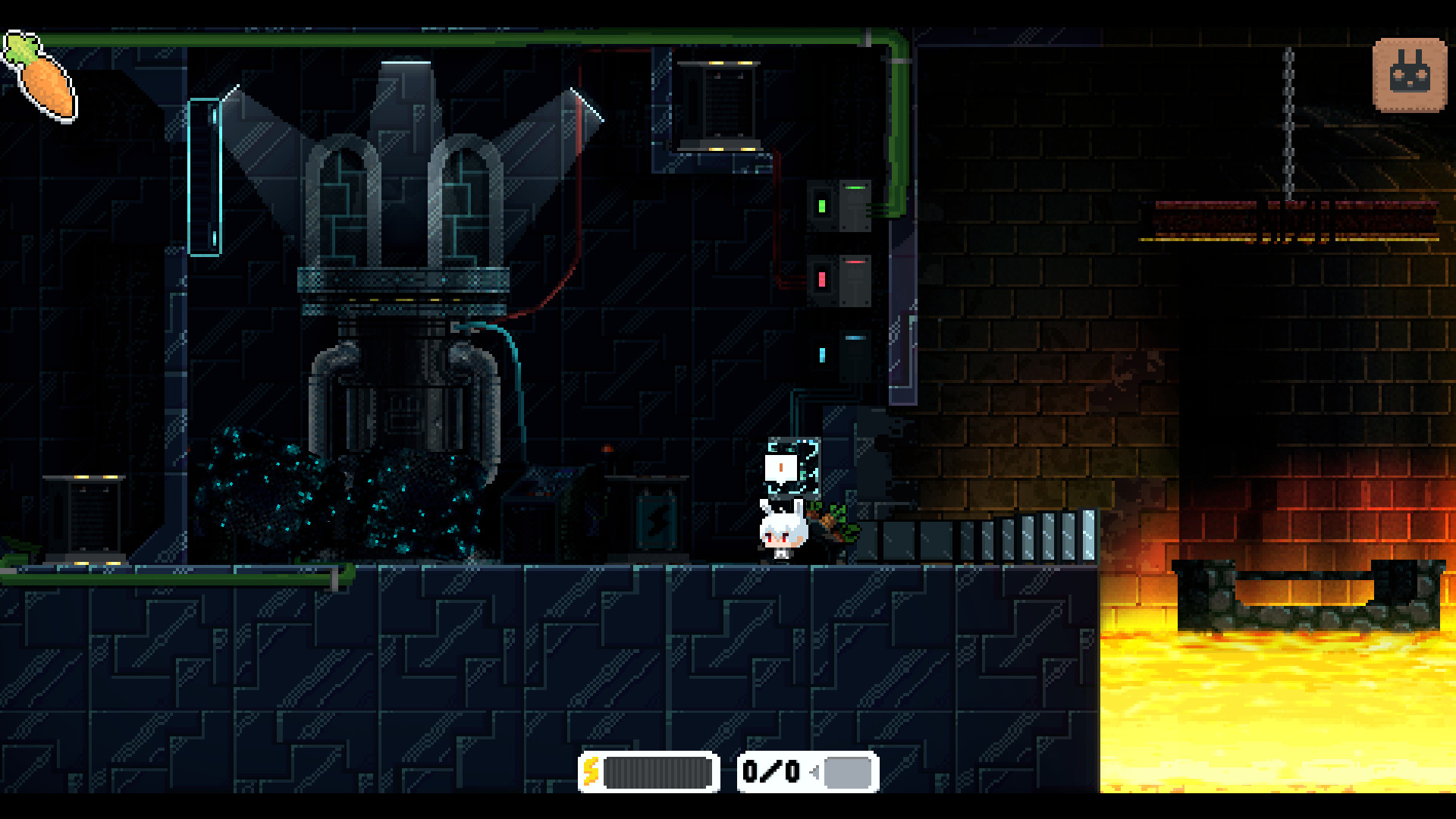Open the vent grate above the wall panels

[x=717, y=106]
